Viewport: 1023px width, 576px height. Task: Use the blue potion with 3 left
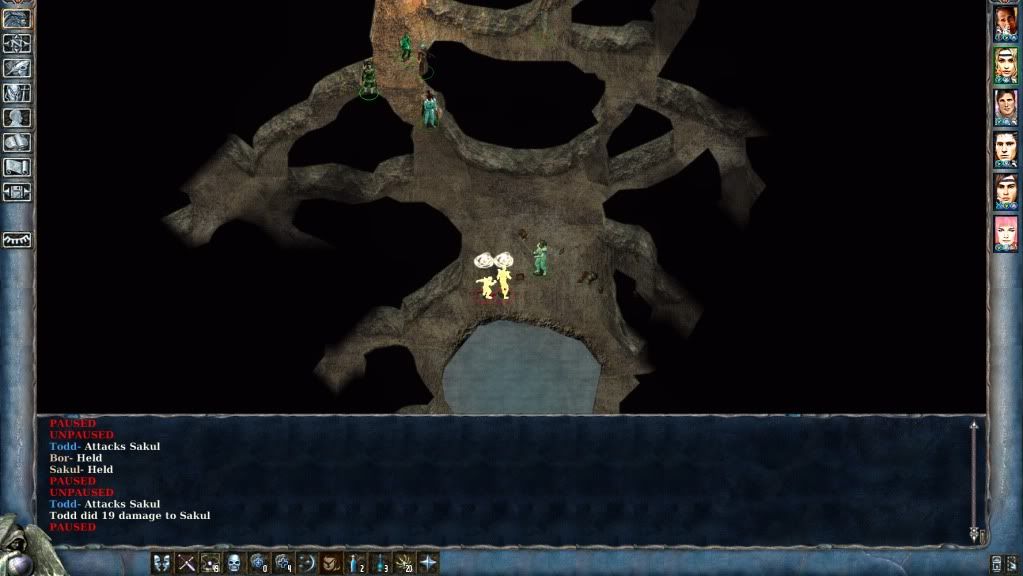[380, 563]
